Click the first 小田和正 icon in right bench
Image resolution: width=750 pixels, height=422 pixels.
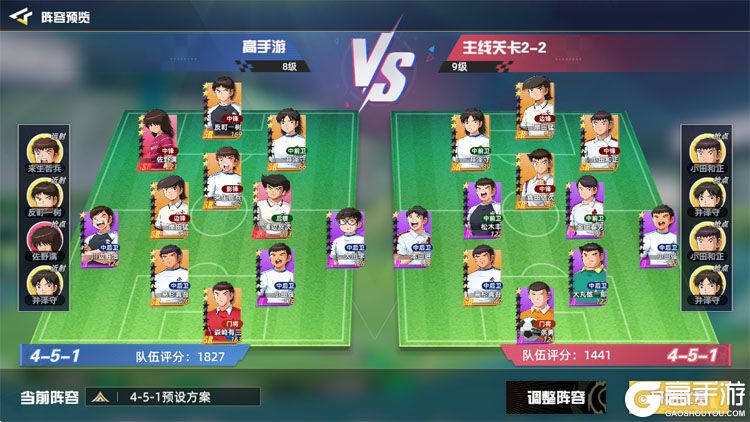tap(704, 154)
